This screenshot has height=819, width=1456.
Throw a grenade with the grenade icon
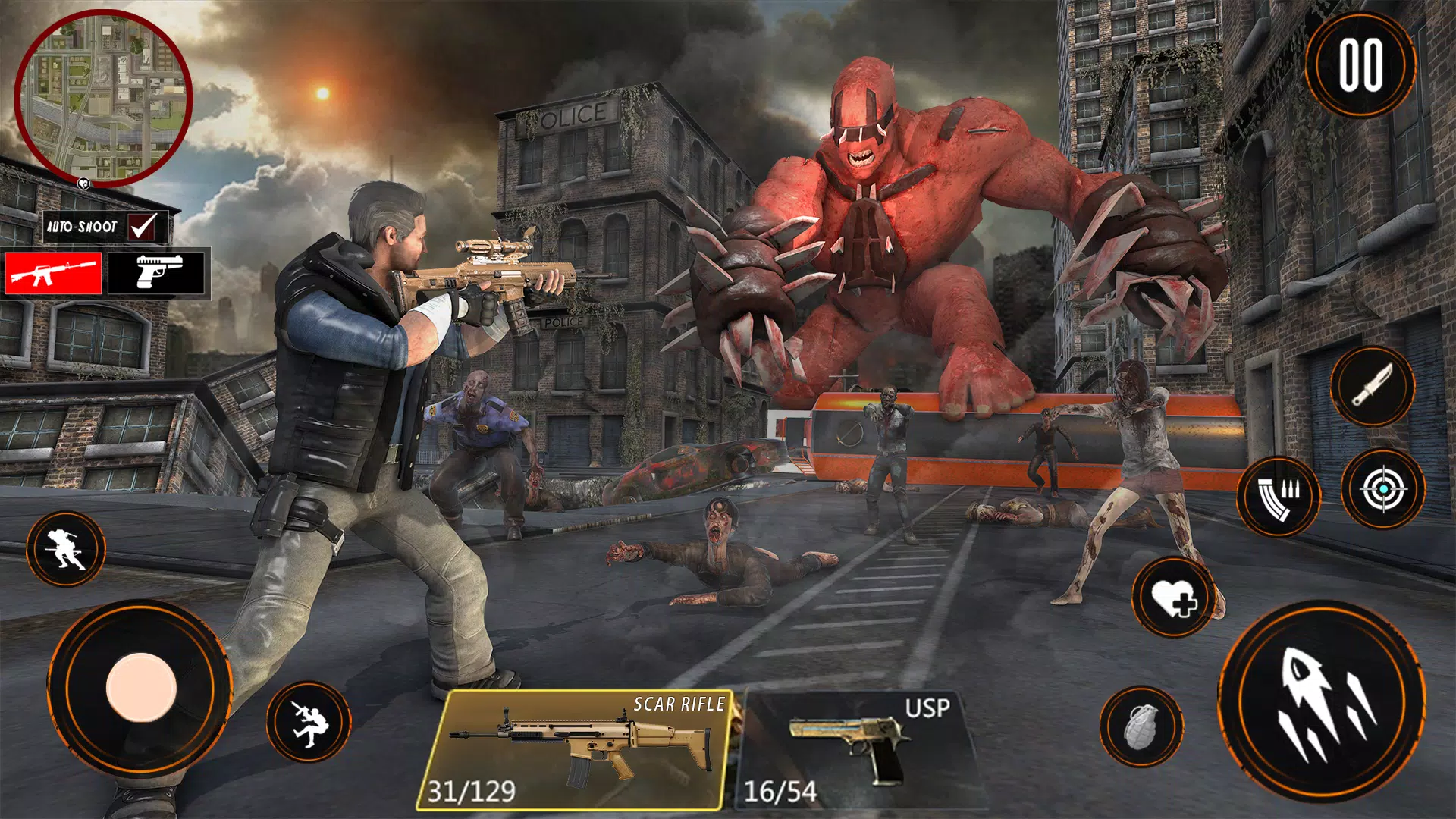click(x=1144, y=726)
